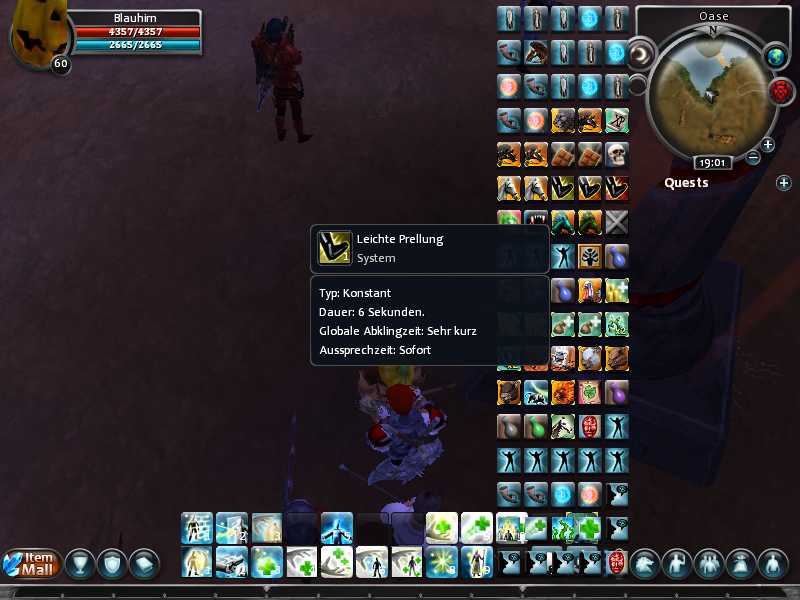
Task: Select the white tree emblem buff icon
Action: pos(590,256)
